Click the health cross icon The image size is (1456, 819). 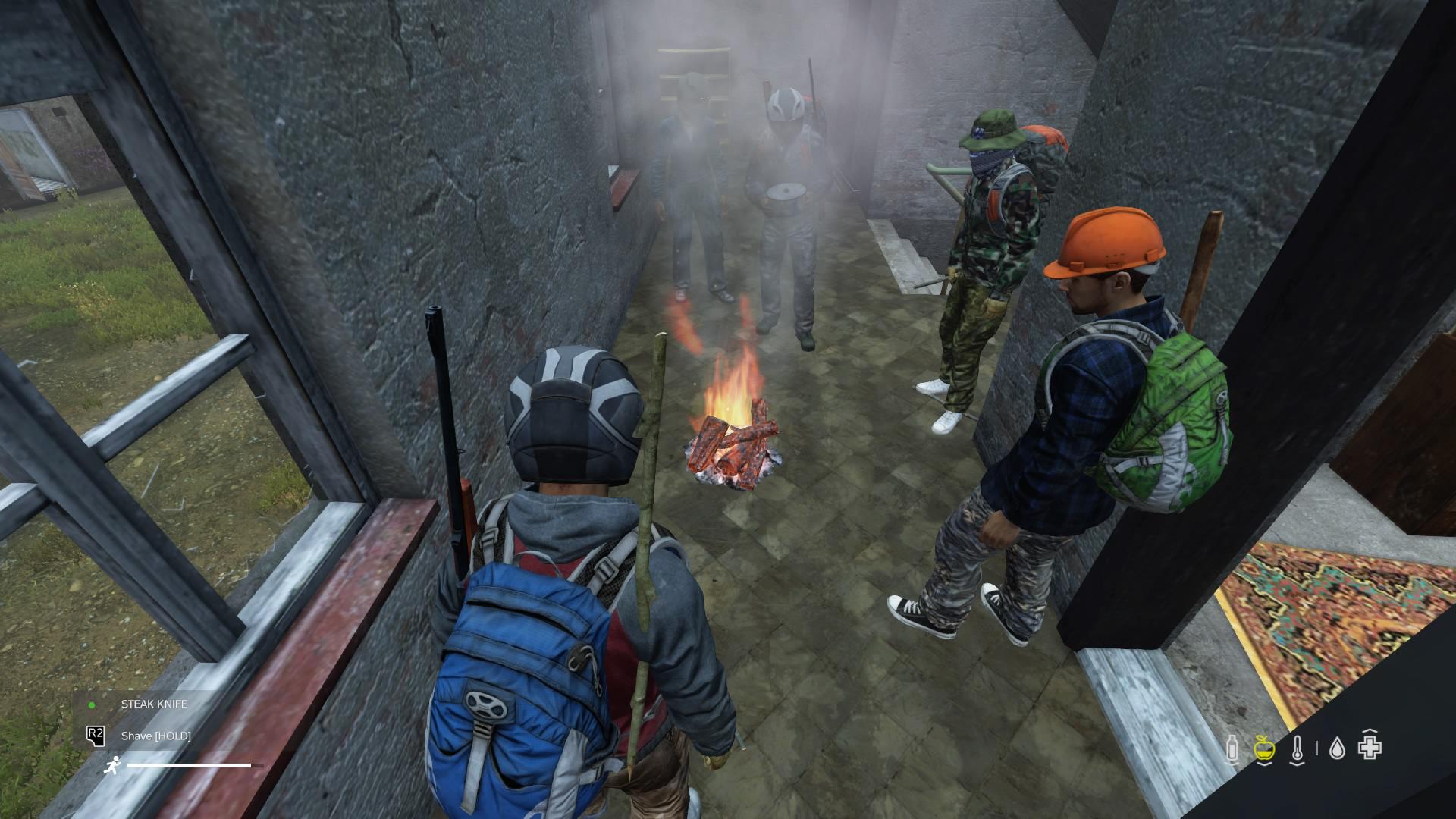1370,746
